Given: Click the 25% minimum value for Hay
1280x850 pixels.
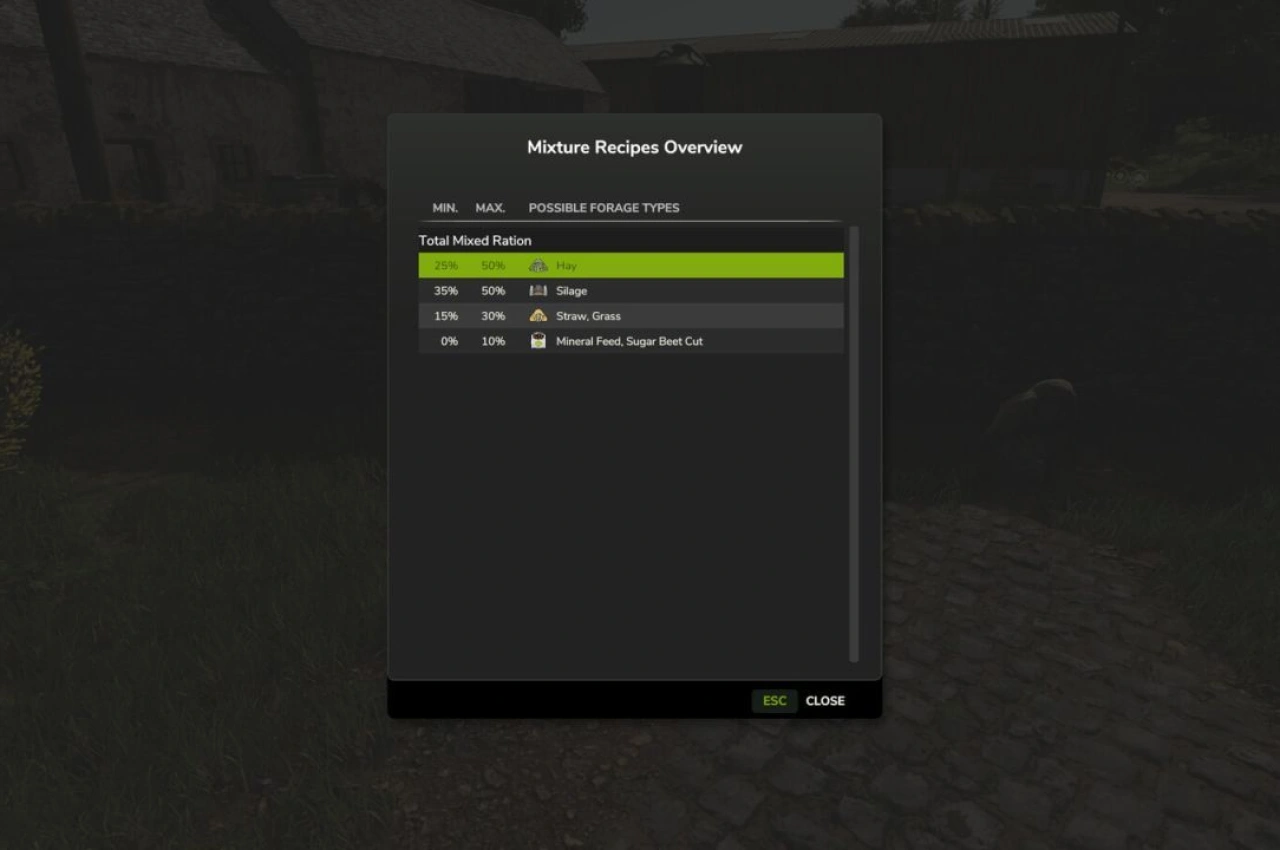Looking at the screenshot, I should point(444,265).
